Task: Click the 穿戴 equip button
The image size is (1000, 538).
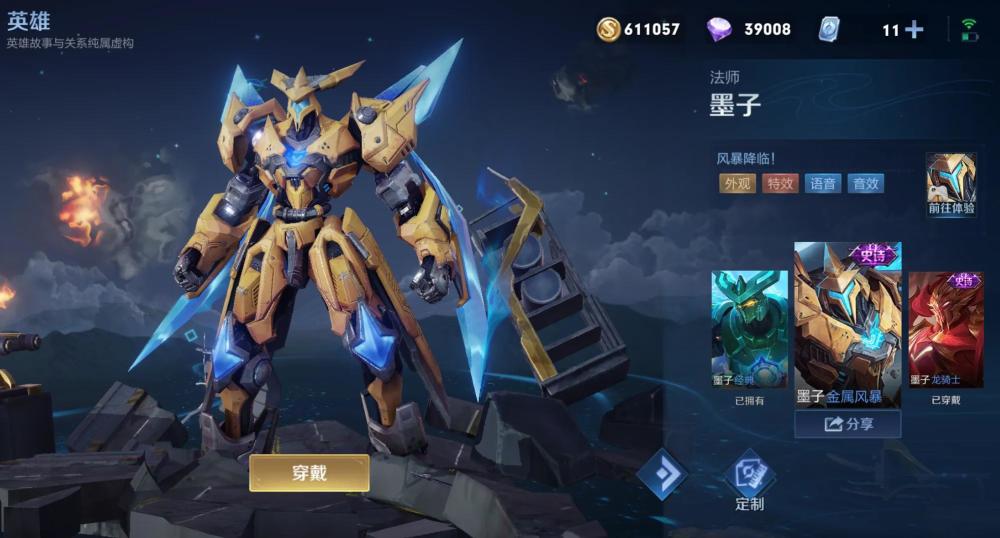Action: [x=309, y=473]
